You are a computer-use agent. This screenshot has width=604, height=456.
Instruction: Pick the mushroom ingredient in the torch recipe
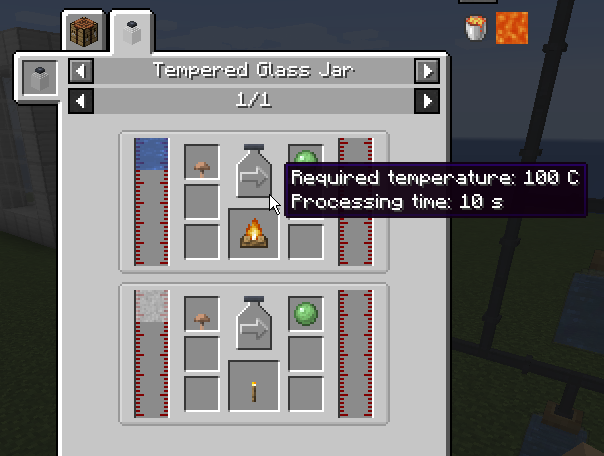coord(202,316)
